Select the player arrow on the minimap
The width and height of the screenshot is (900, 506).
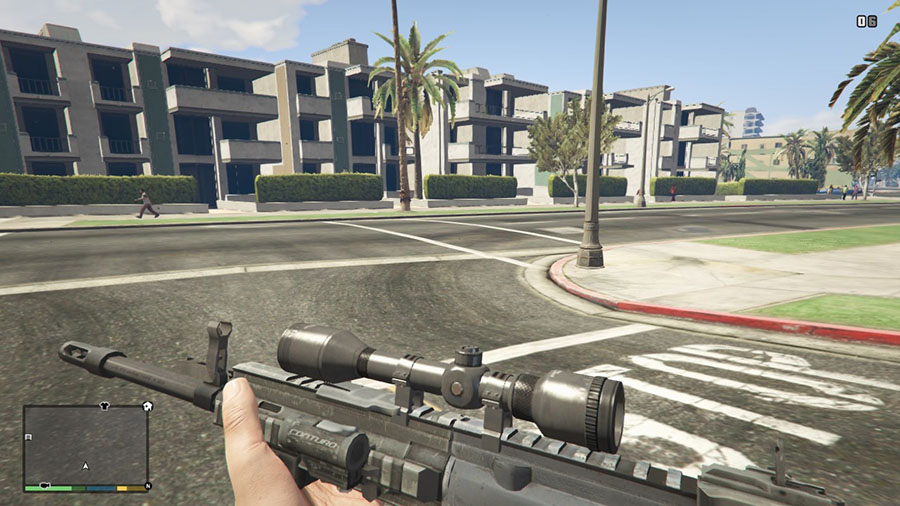(x=86, y=466)
